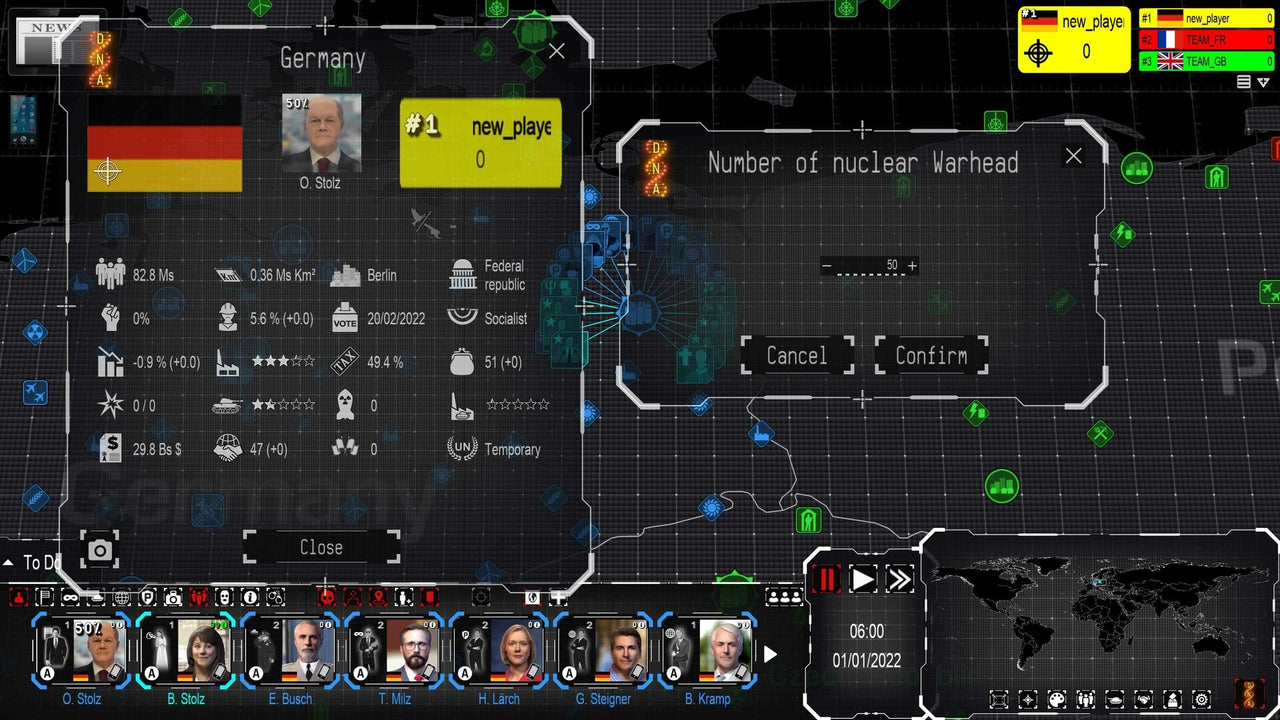
Task: Open the military units tank icon below the minimap
Action: (1113, 699)
